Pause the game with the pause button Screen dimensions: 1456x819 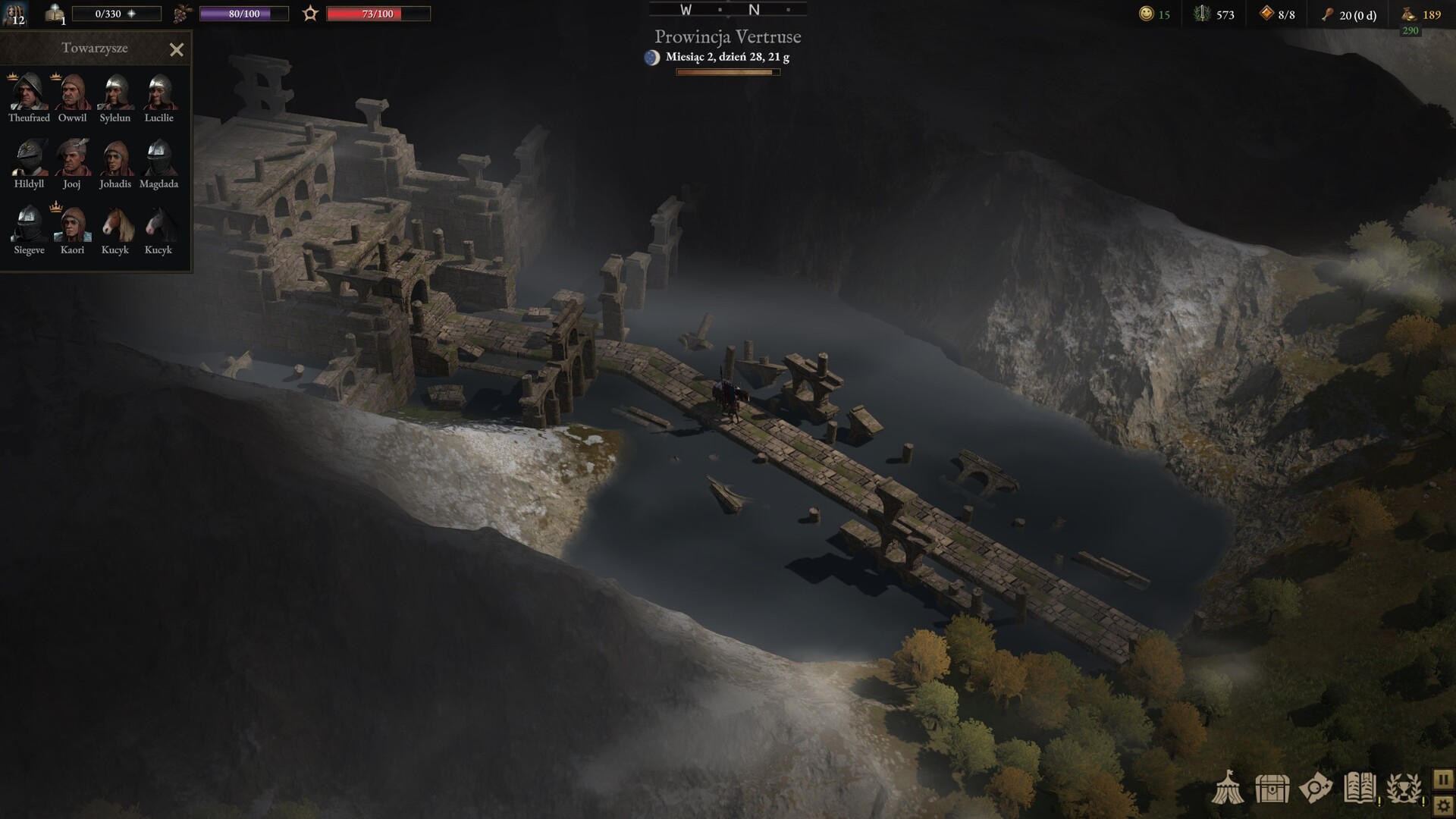point(1443,779)
